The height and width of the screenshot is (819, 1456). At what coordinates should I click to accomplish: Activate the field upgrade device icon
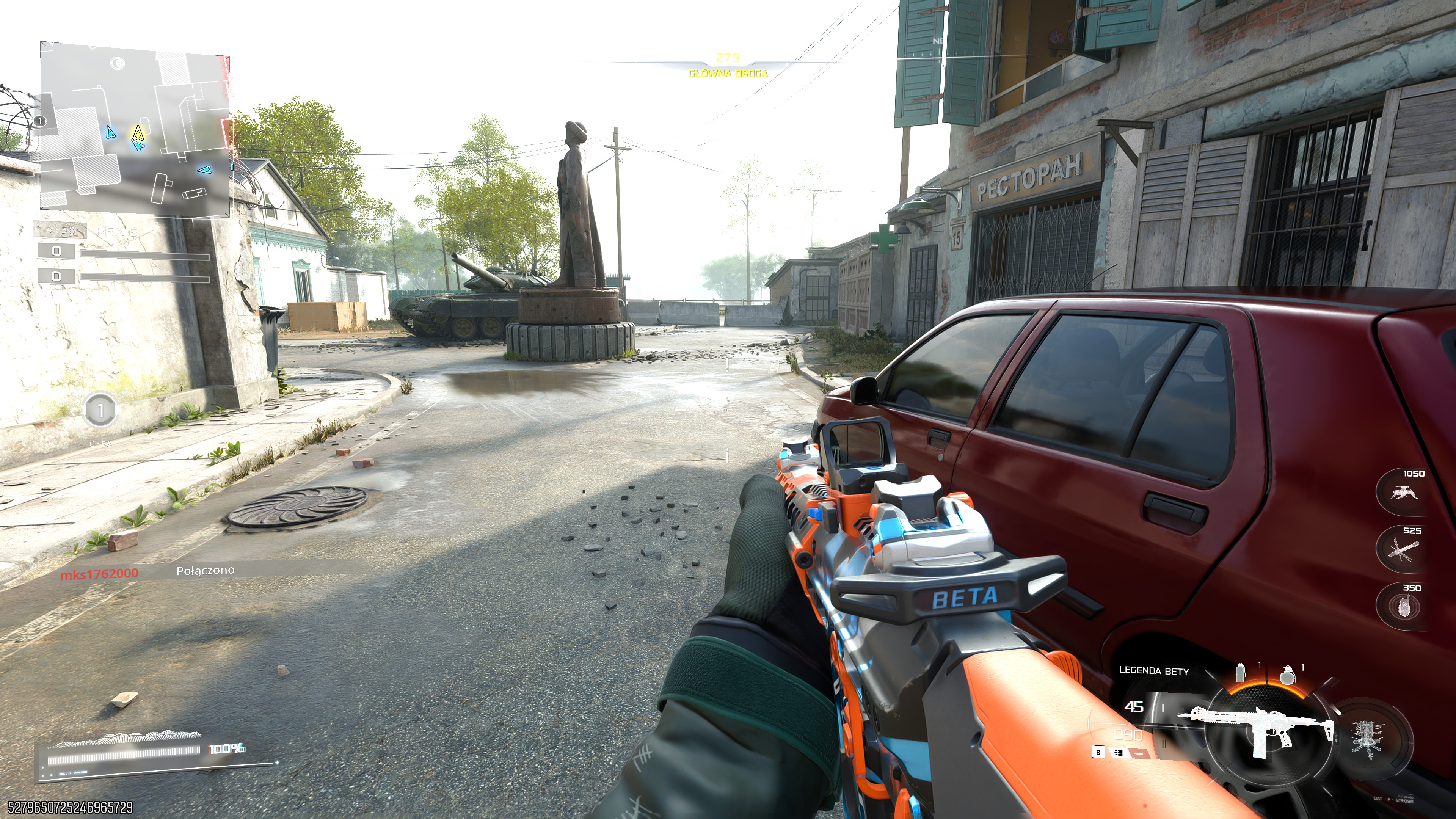1368,736
